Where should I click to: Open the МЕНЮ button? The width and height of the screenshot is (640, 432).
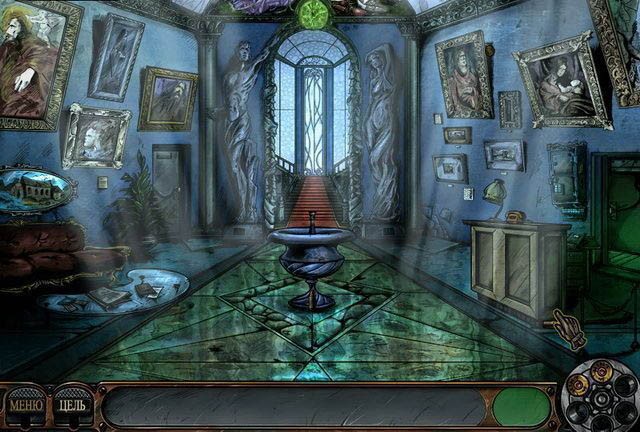(x=26, y=407)
